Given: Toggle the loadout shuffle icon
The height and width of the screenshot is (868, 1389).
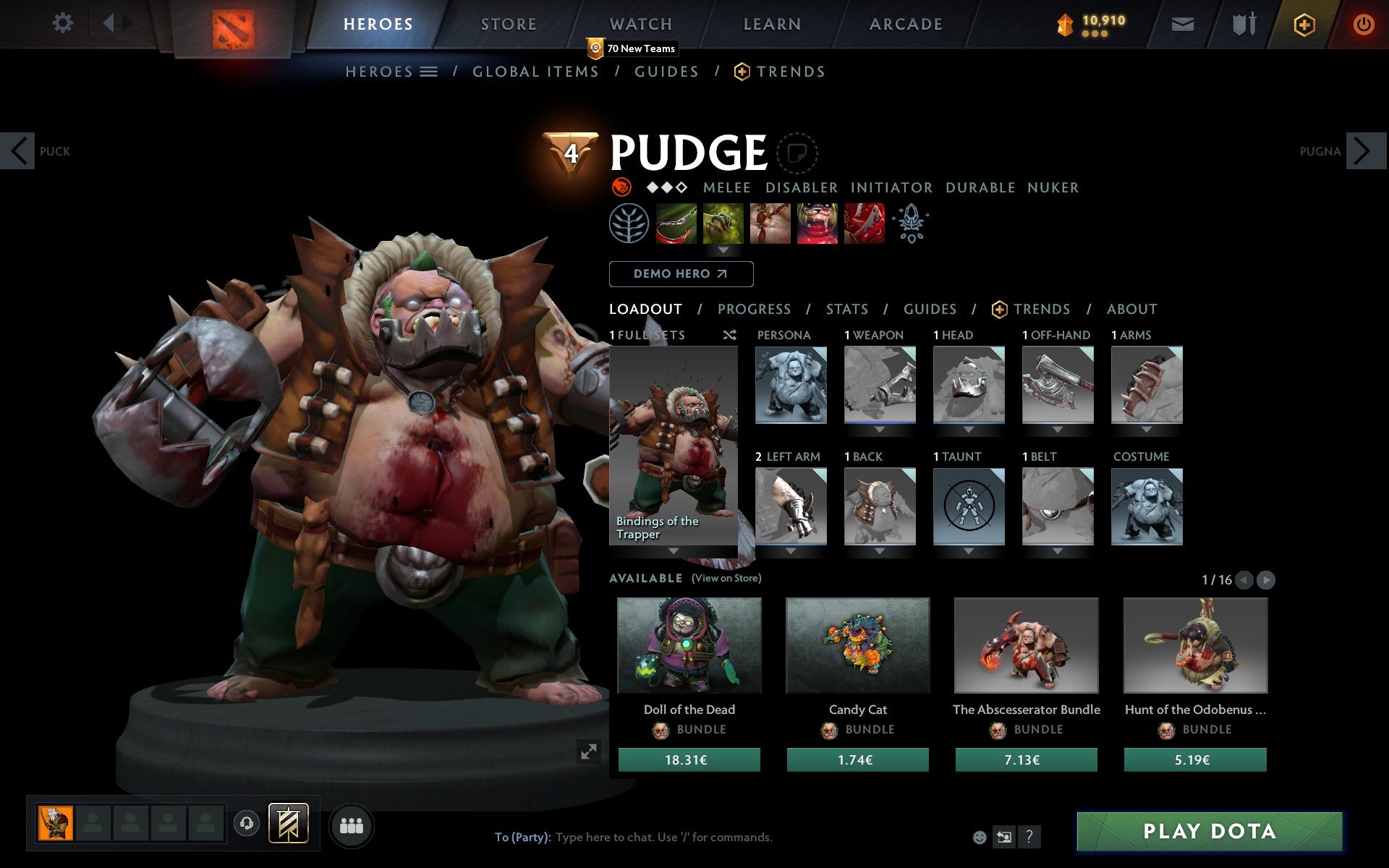Looking at the screenshot, I should point(730,336).
